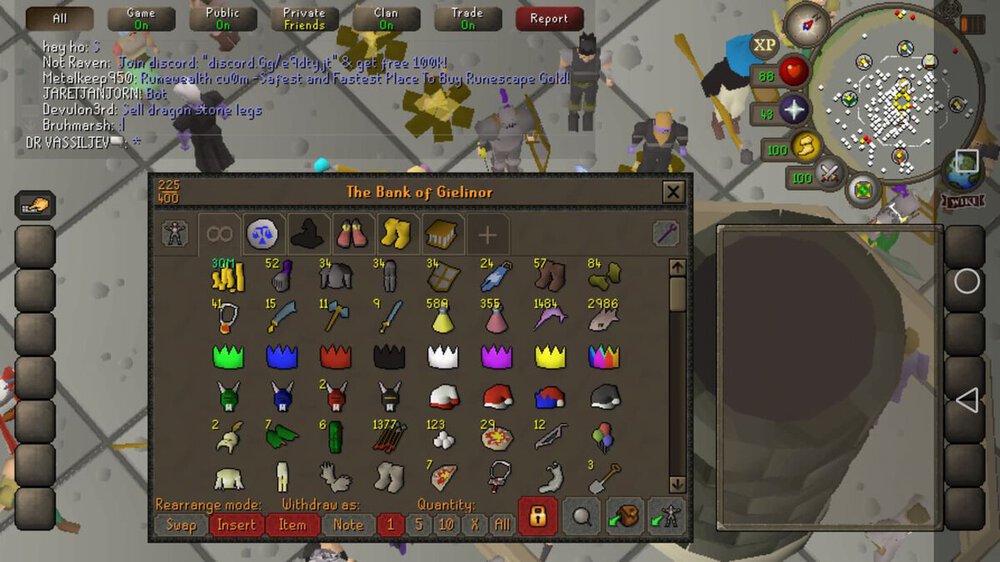Set withdraw quantity to All
Viewport: 1000px width, 562px height.
pyautogui.click(x=502, y=524)
